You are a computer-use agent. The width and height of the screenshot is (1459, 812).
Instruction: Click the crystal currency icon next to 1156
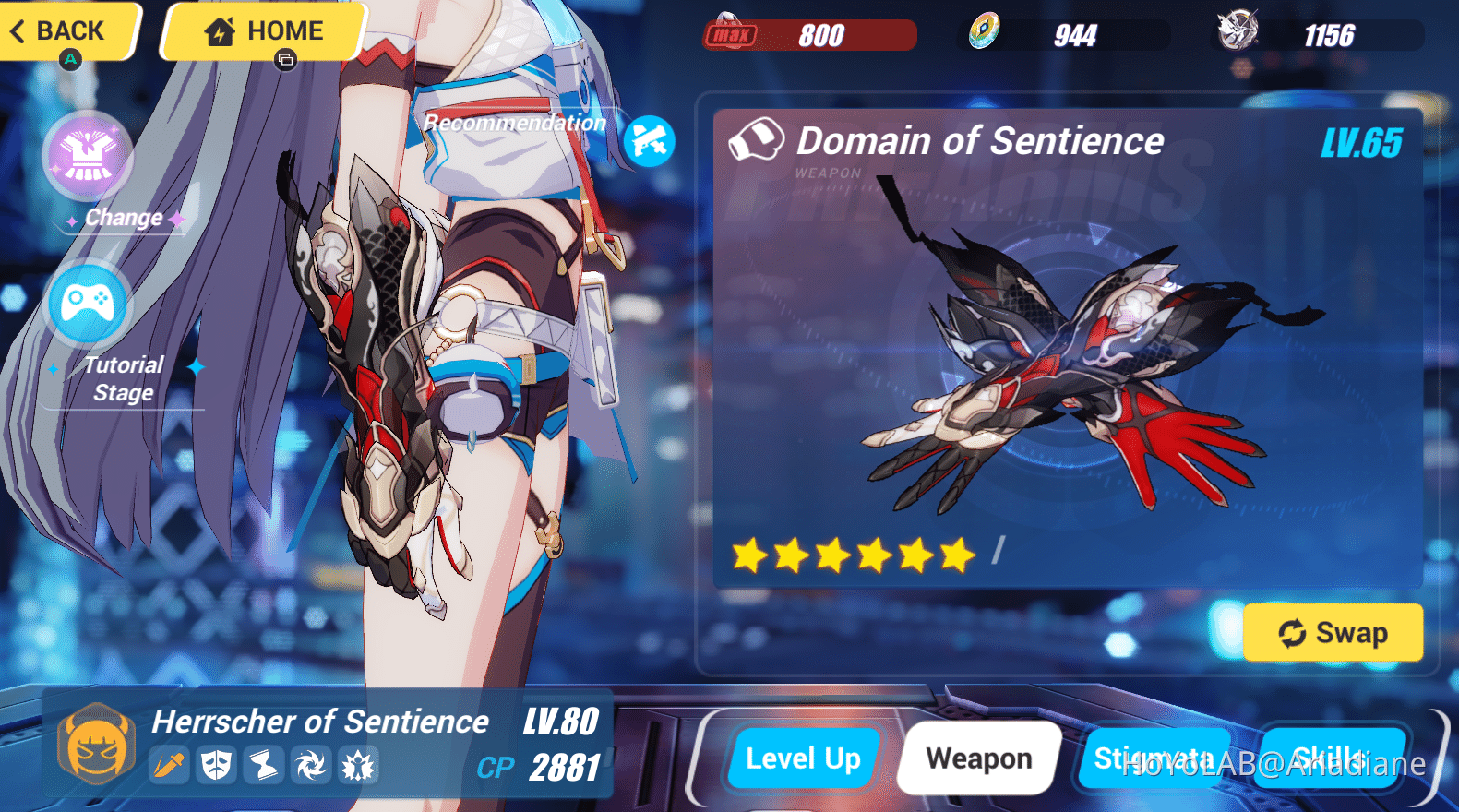1240,30
